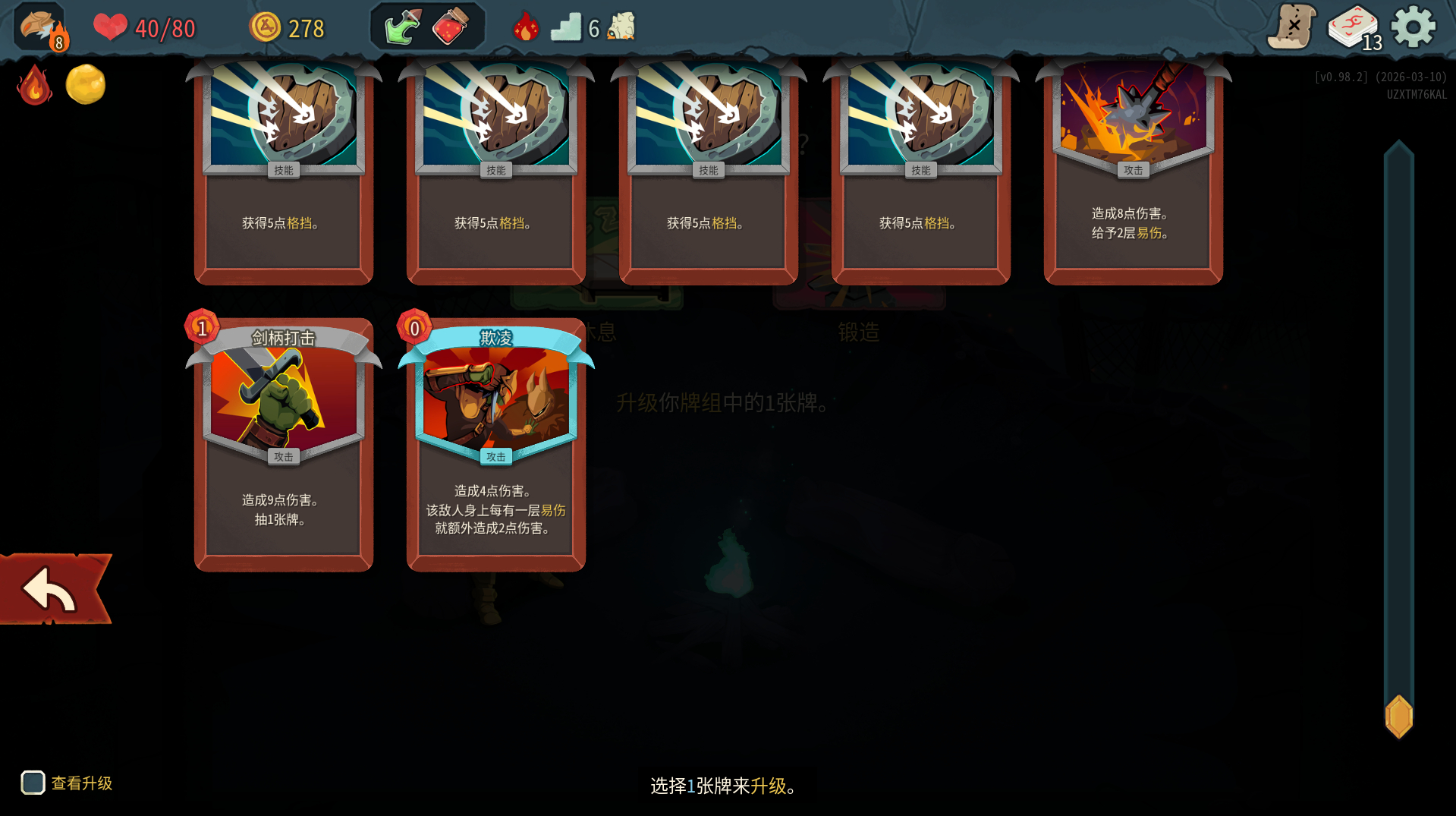
Task: Inspect the burning flame relic
Action: pyautogui.click(x=34, y=85)
